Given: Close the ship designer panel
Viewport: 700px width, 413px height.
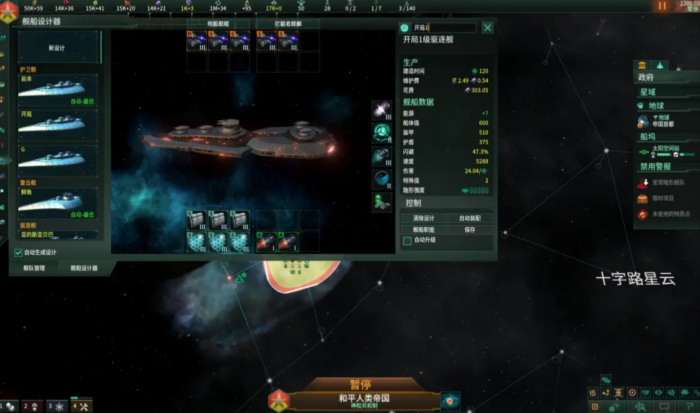Looking at the screenshot, I should [x=487, y=29].
